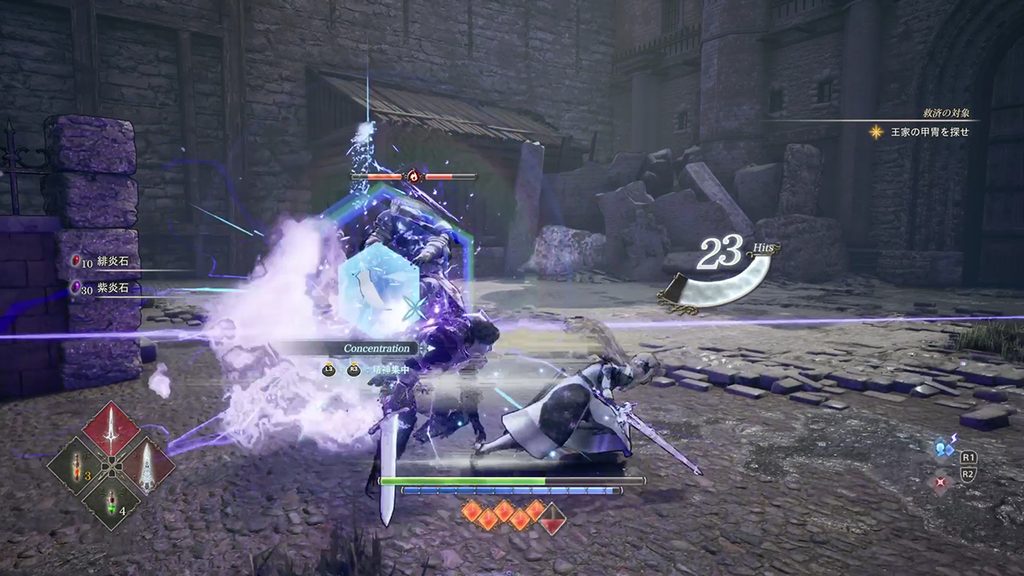Activate the blue lightning skill icon
1024x576 pixels.
click(943, 449)
